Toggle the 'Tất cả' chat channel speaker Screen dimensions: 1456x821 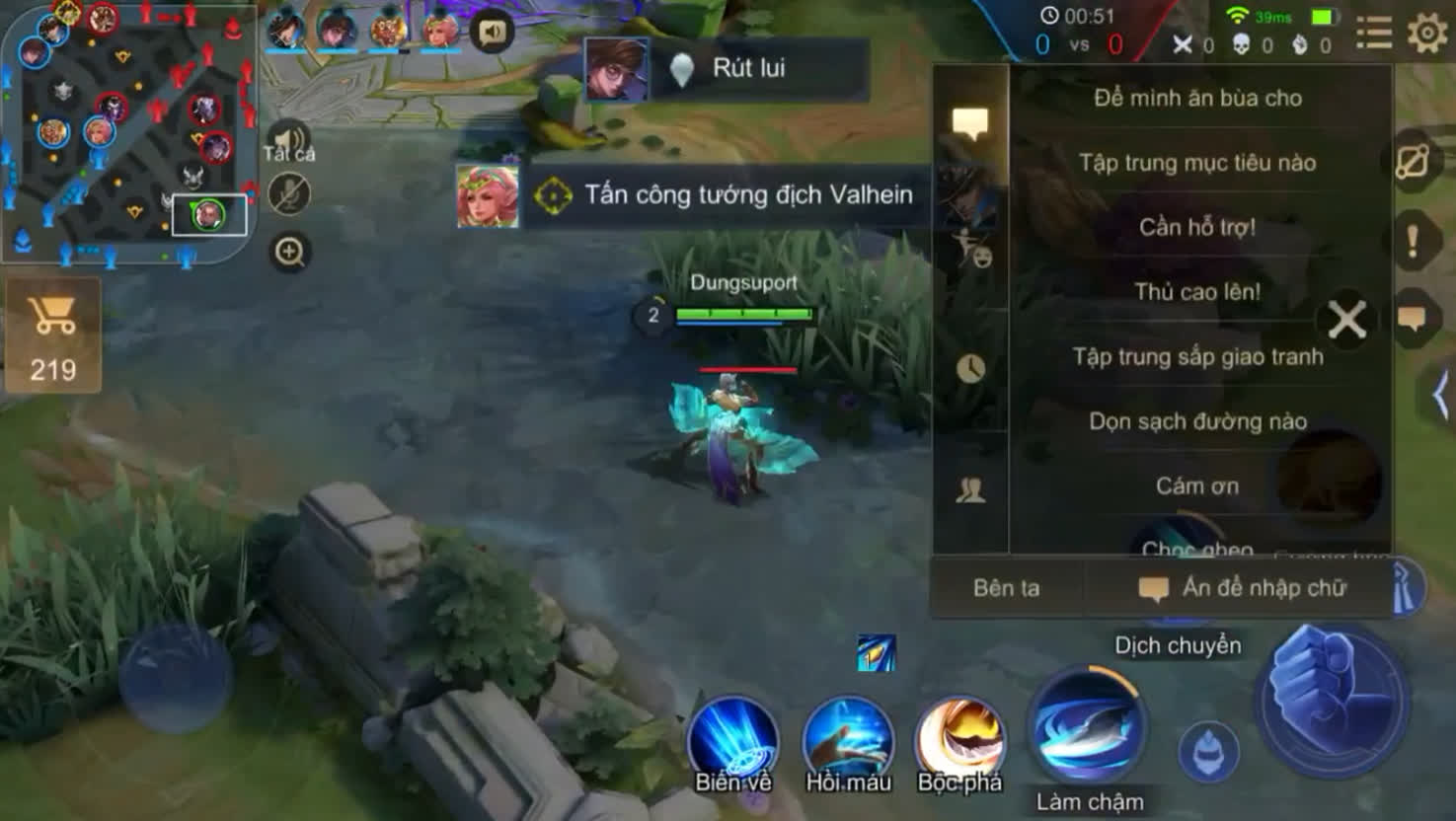(x=286, y=137)
